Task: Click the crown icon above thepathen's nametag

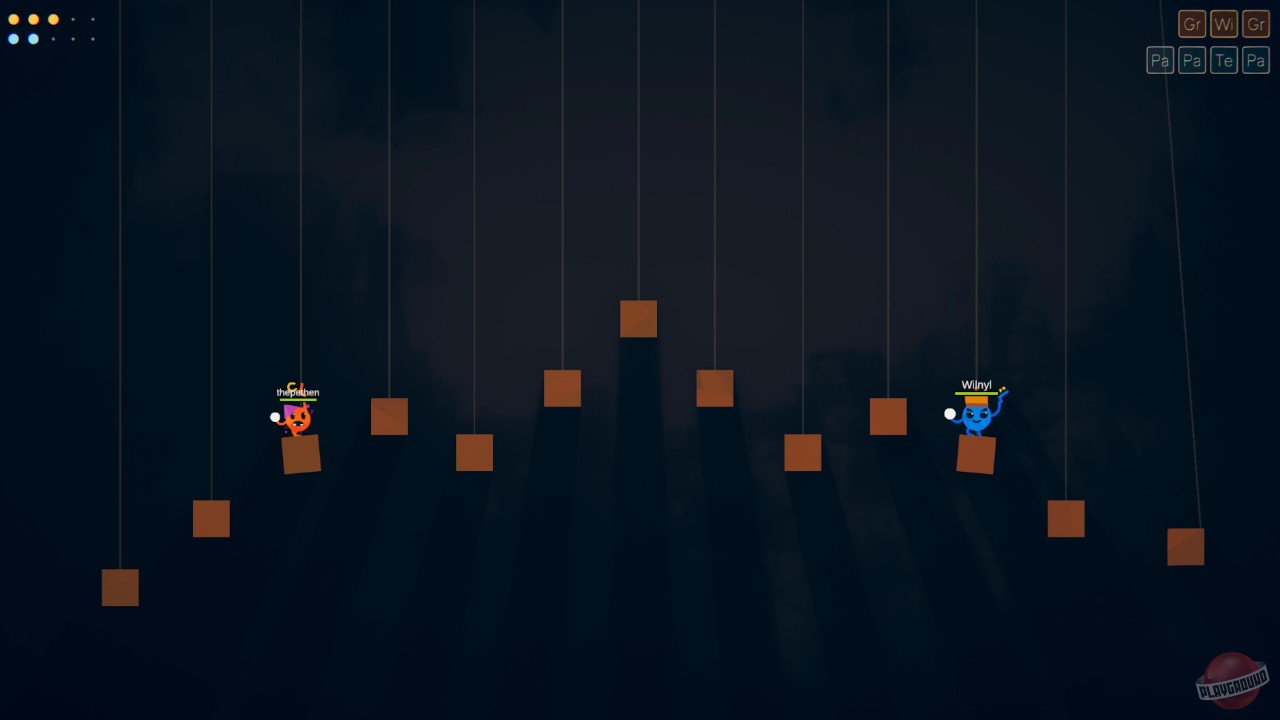Action: coord(292,386)
